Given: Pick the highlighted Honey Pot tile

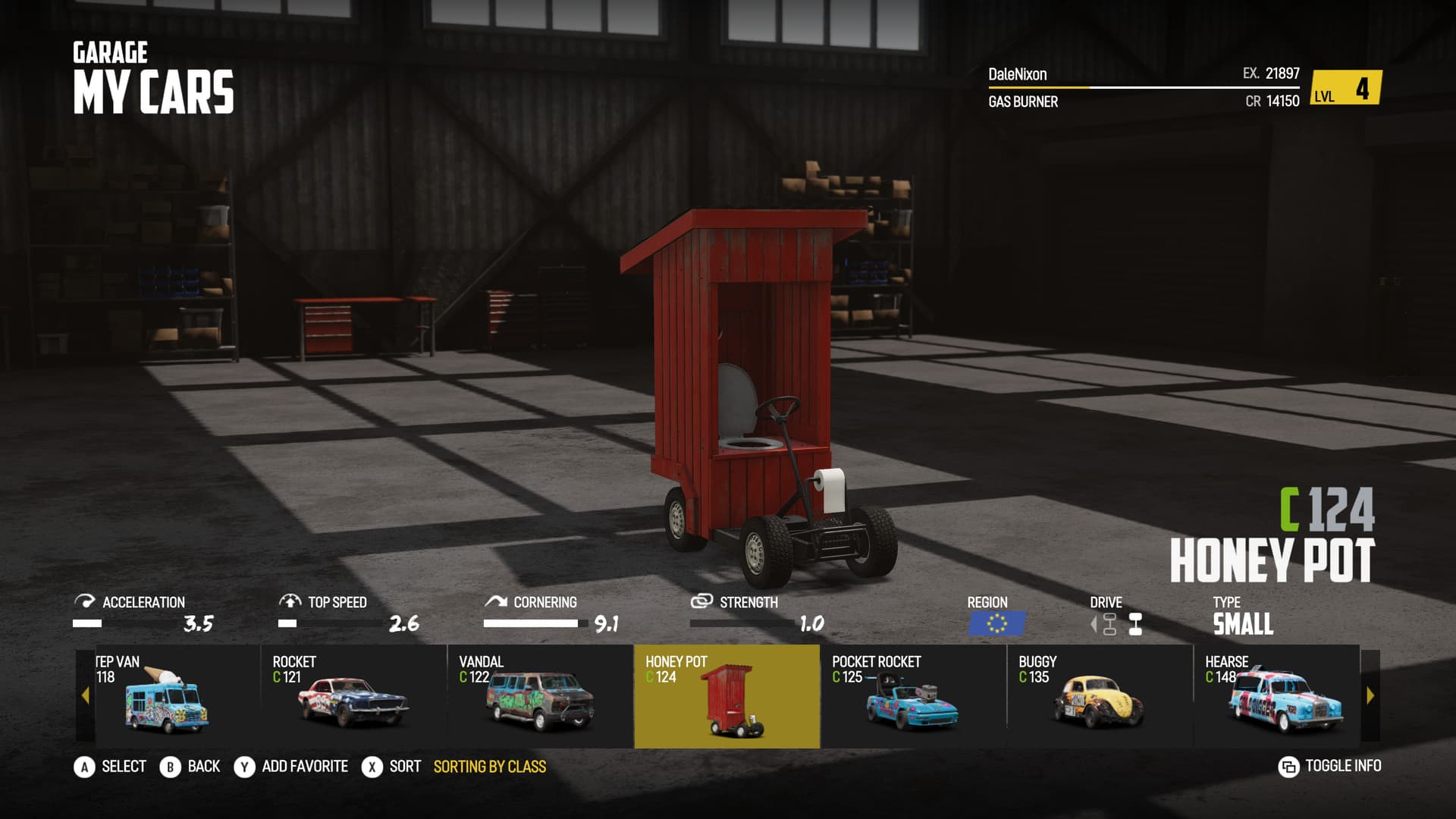Looking at the screenshot, I should click(726, 696).
